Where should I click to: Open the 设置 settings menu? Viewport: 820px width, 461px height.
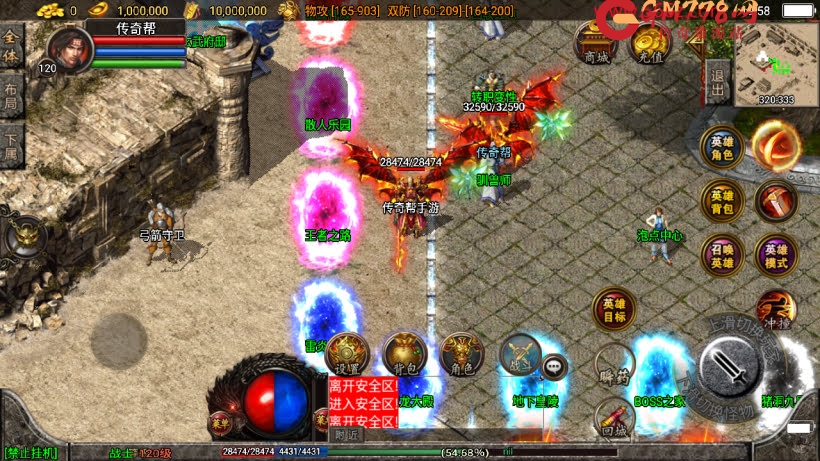[347, 353]
